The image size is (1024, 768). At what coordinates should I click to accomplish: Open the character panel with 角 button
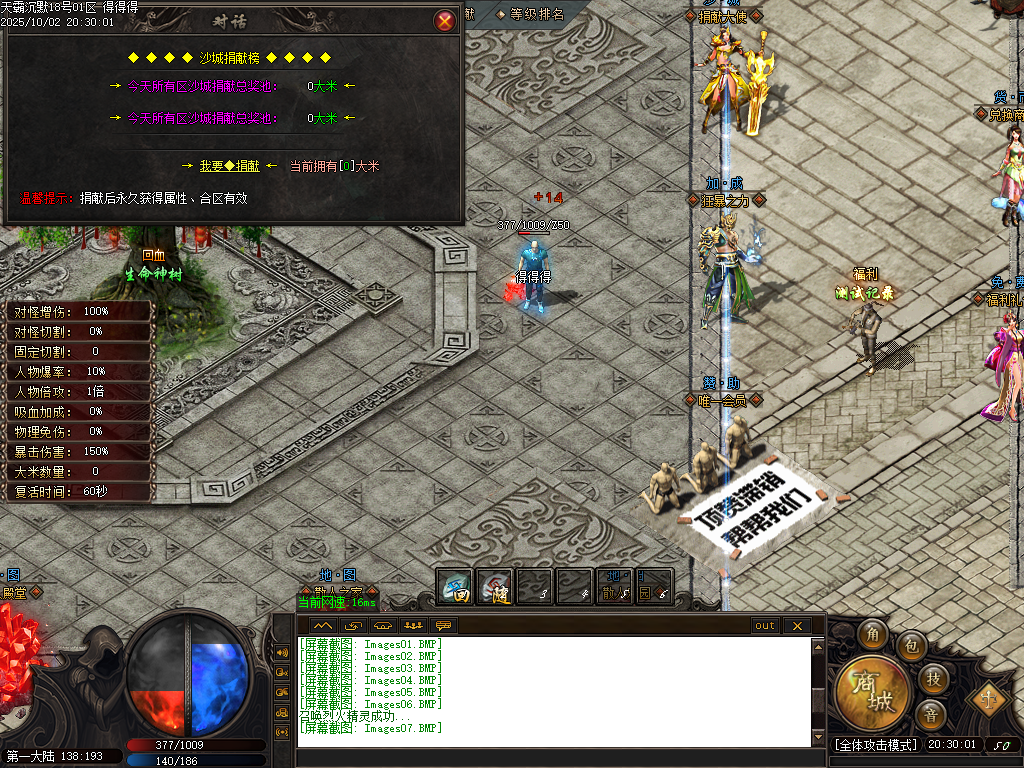[x=873, y=634]
